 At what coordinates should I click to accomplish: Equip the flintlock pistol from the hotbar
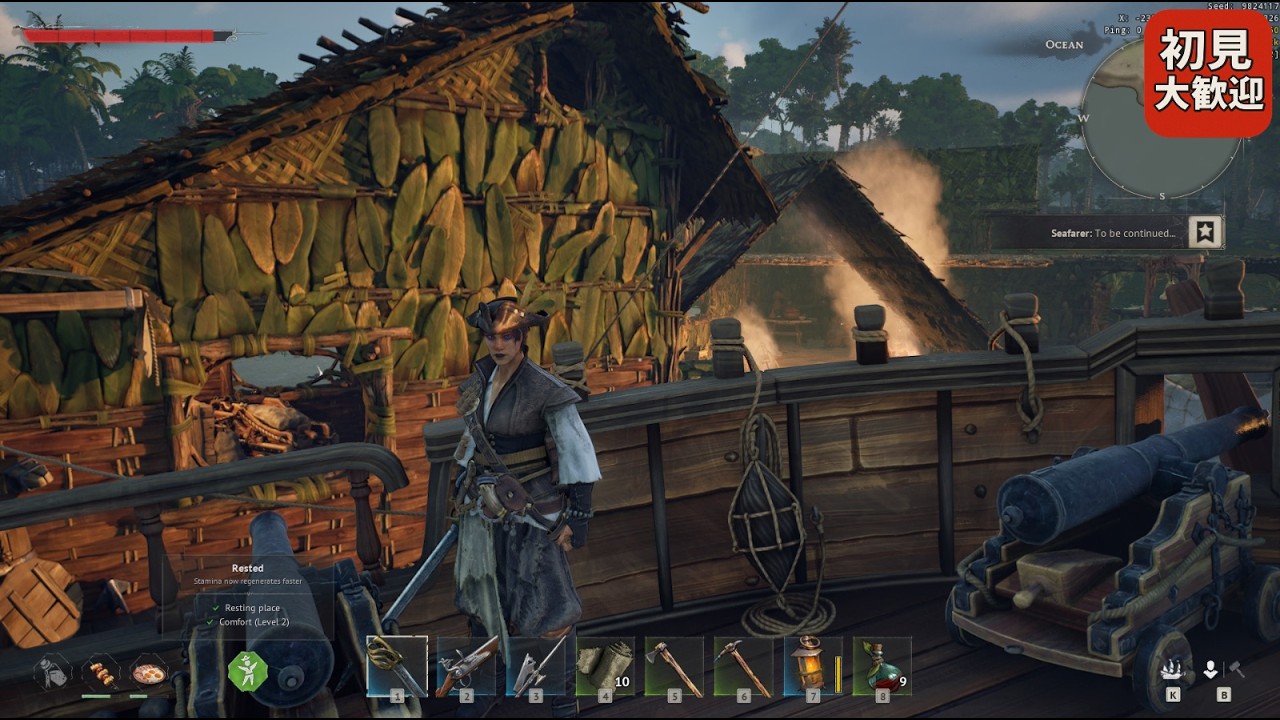[466, 666]
